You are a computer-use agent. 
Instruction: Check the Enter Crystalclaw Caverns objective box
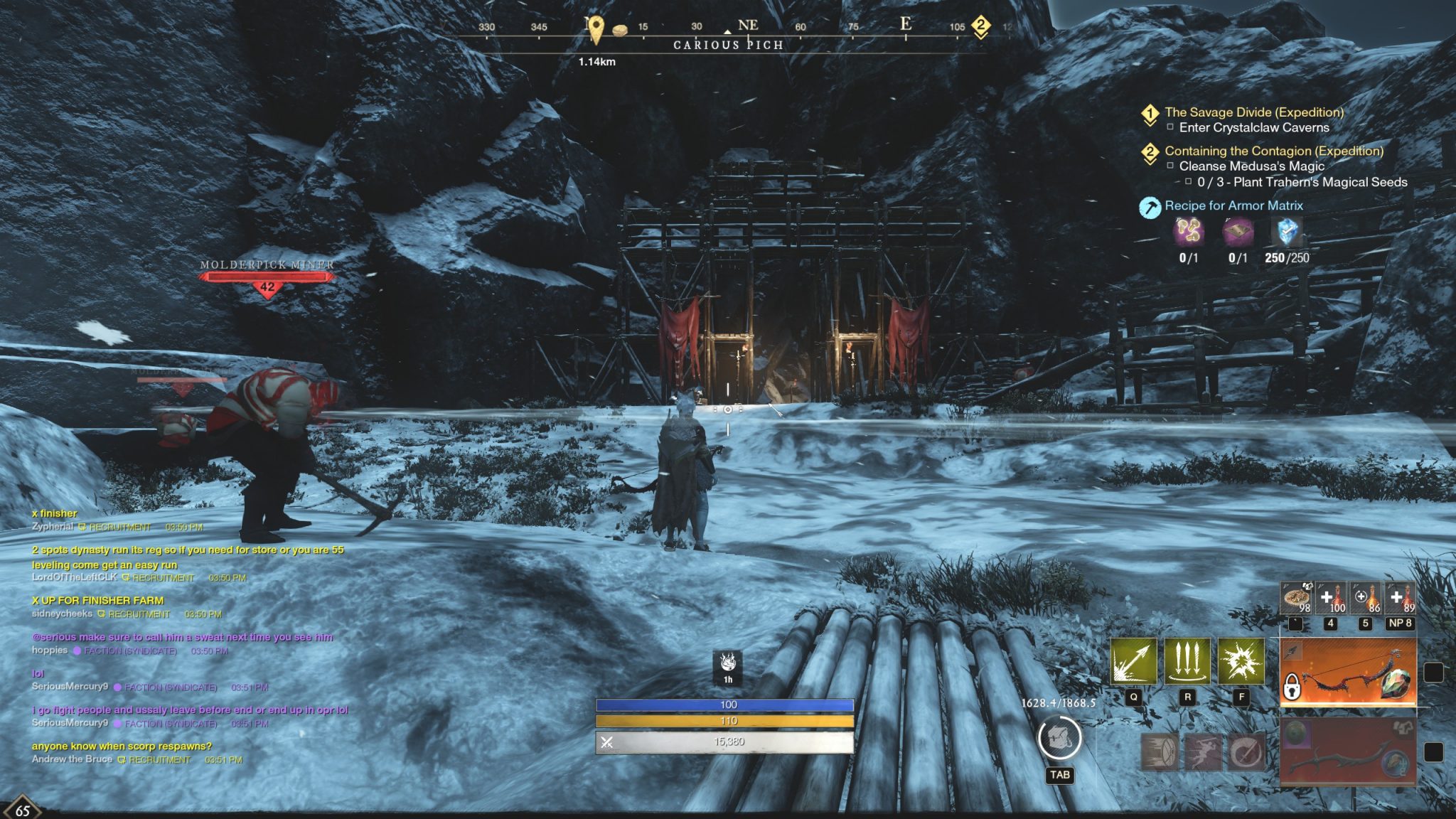coord(1170,127)
